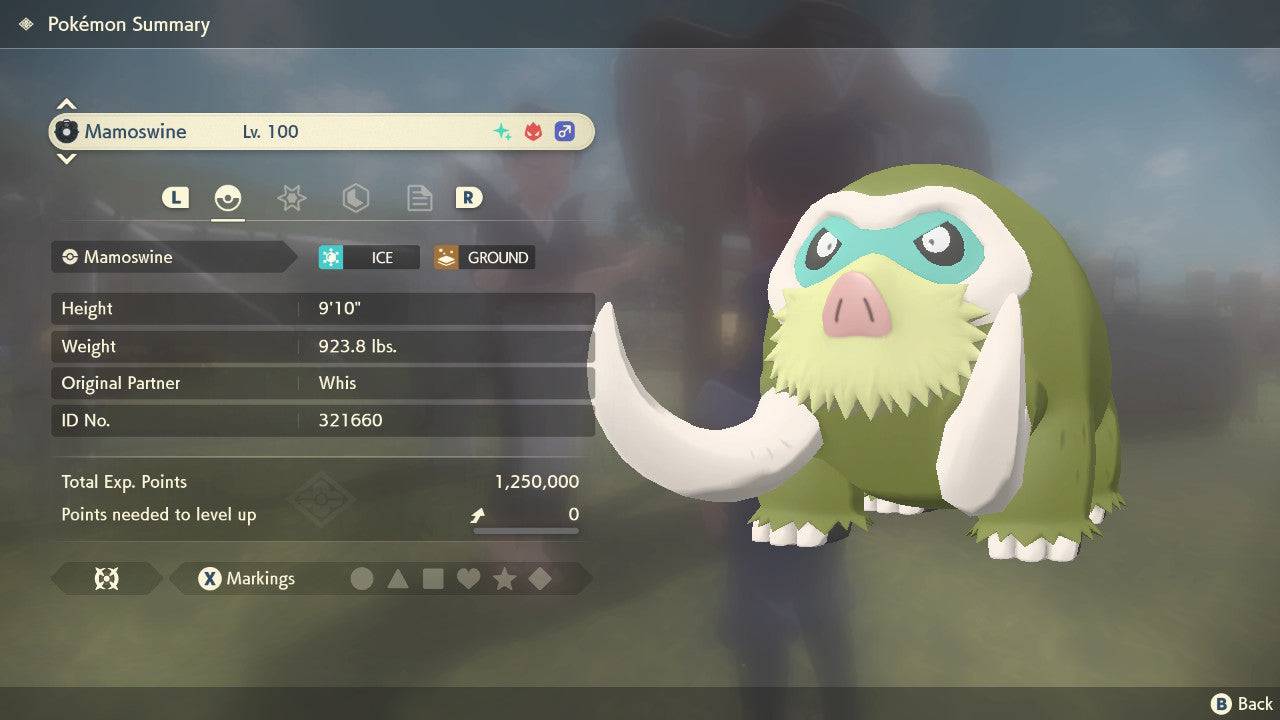Toggle the diamond marking

tap(540, 578)
